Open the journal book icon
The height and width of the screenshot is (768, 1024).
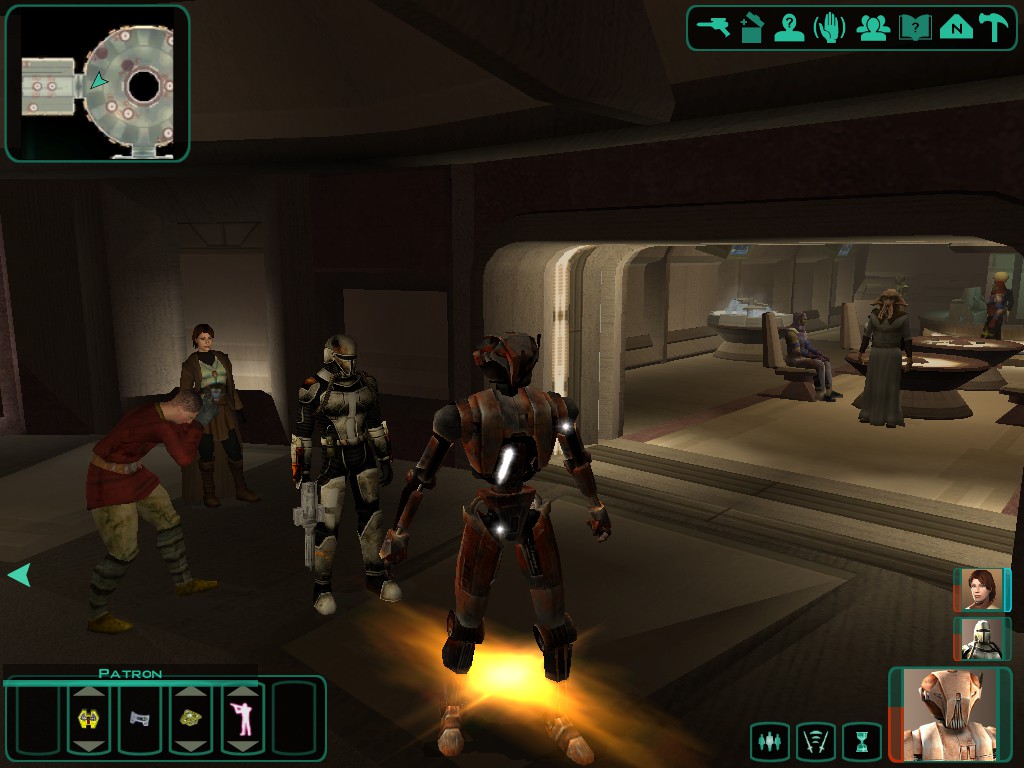point(915,27)
